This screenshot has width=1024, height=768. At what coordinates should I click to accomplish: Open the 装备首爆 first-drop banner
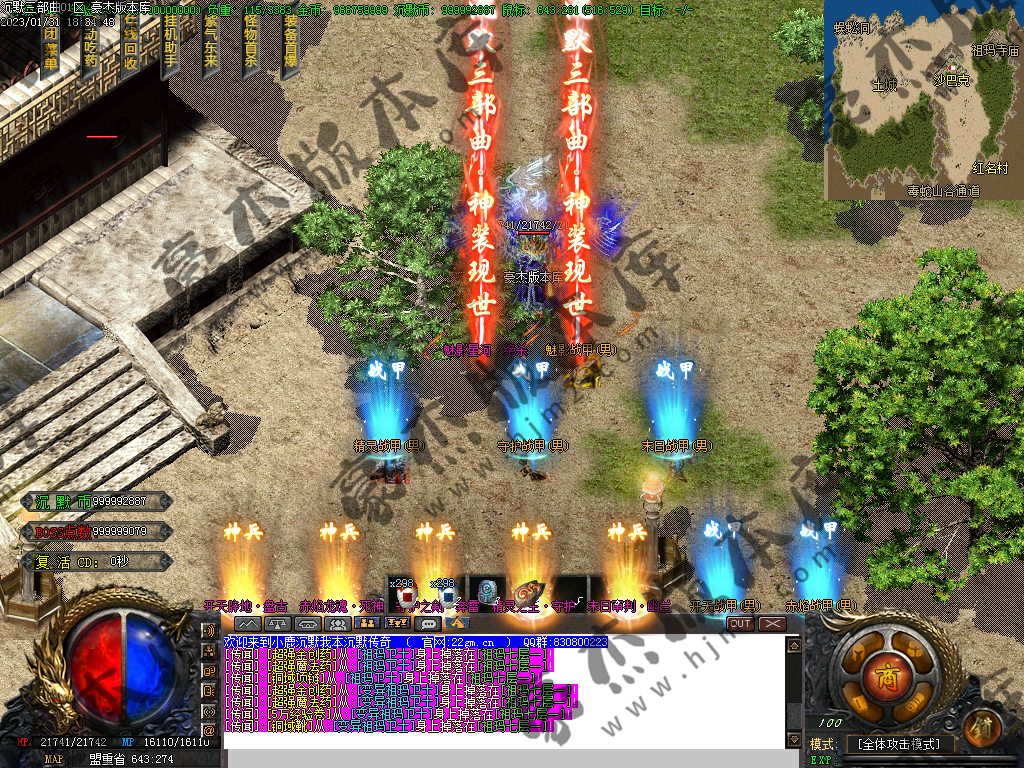pyautogui.click(x=290, y=47)
